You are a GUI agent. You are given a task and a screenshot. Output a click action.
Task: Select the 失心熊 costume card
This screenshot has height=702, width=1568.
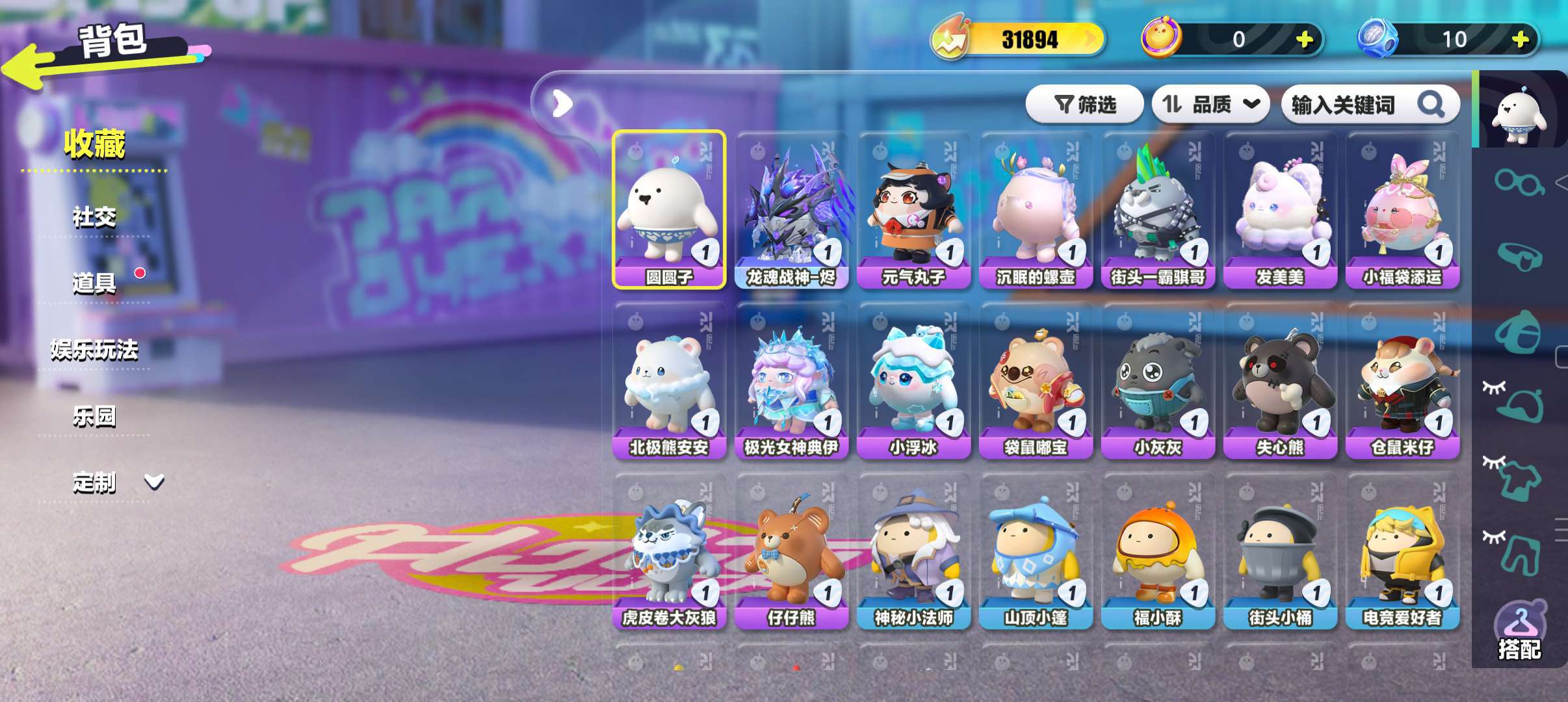click(1280, 380)
